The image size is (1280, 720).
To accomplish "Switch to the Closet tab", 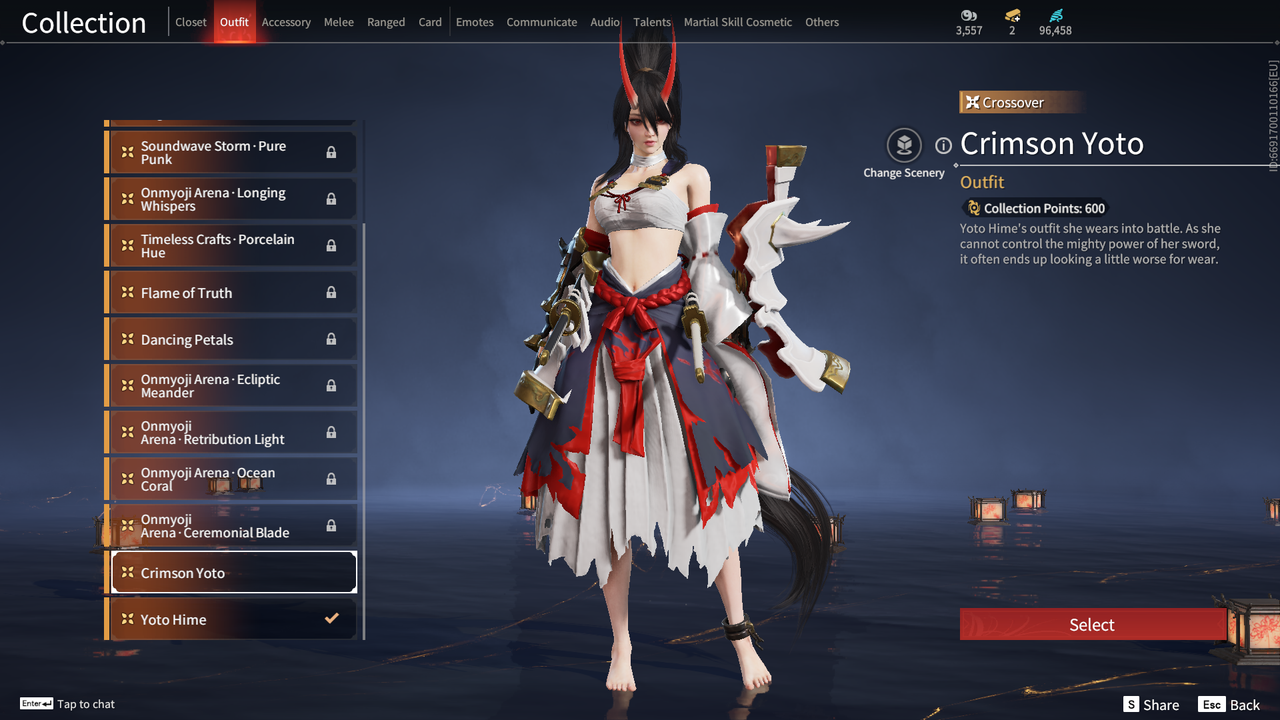I will click(191, 22).
